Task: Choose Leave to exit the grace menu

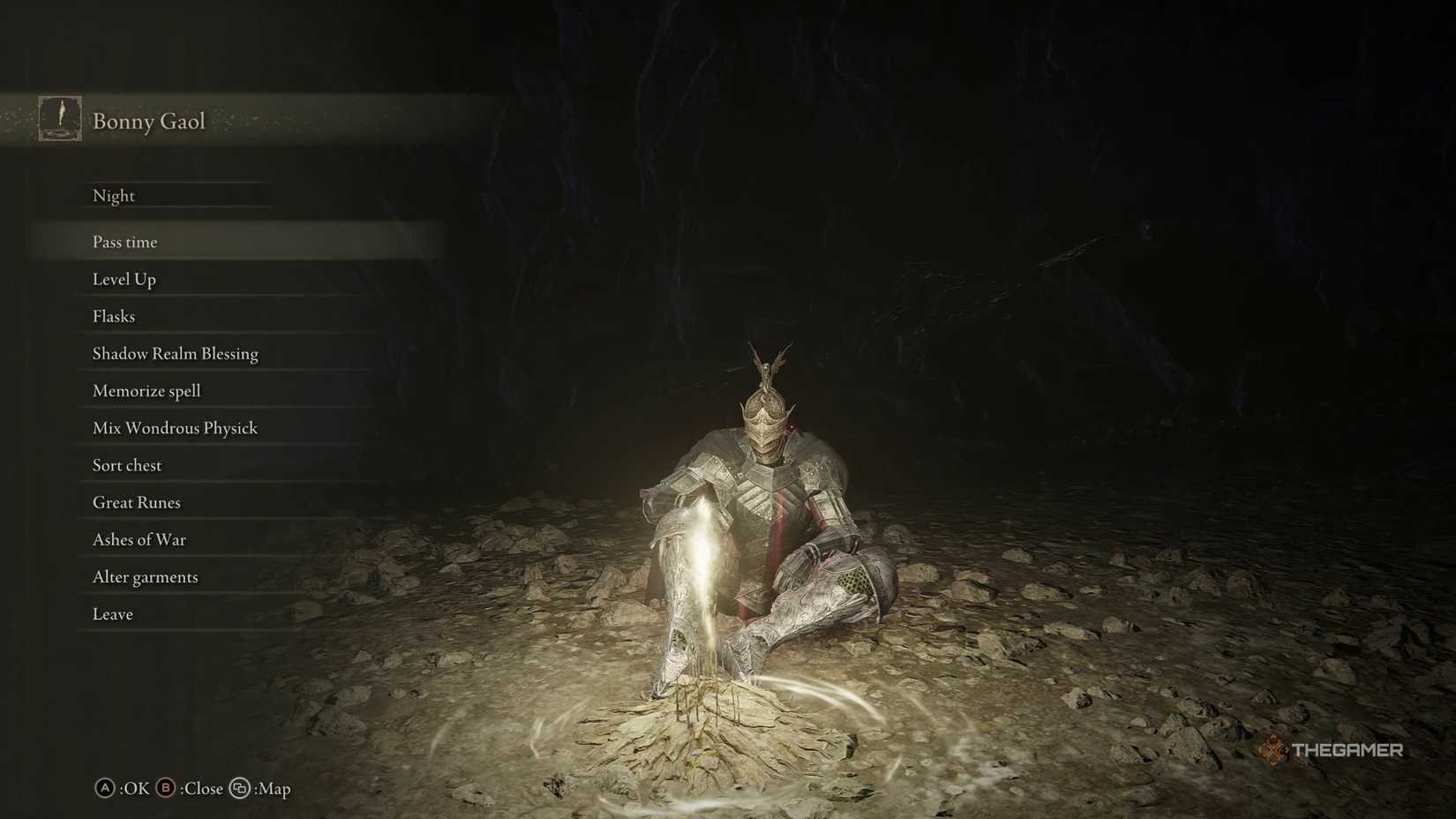Action: 112,613
